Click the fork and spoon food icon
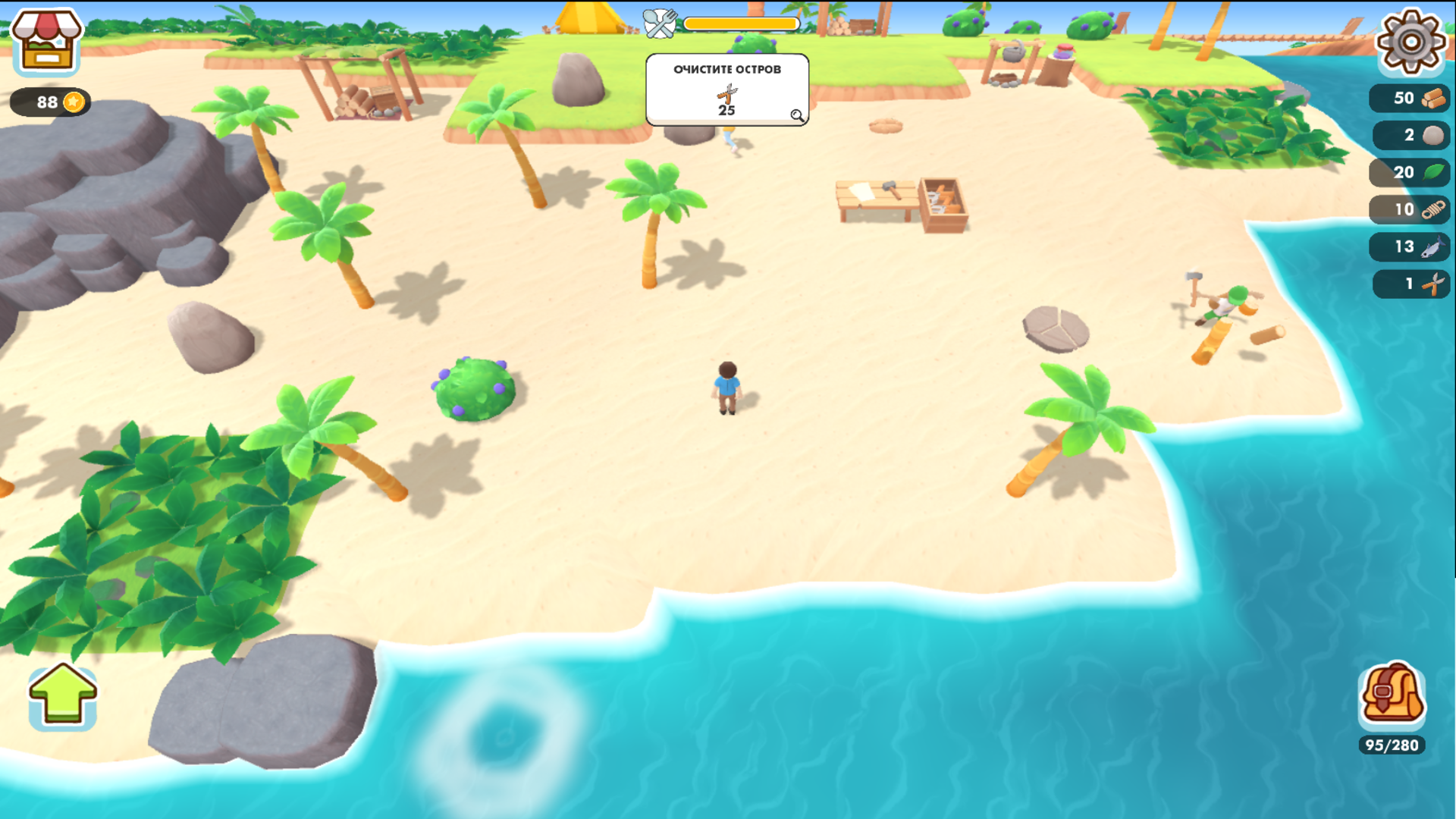The image size is (1456, 819). [x=661, y=23]
